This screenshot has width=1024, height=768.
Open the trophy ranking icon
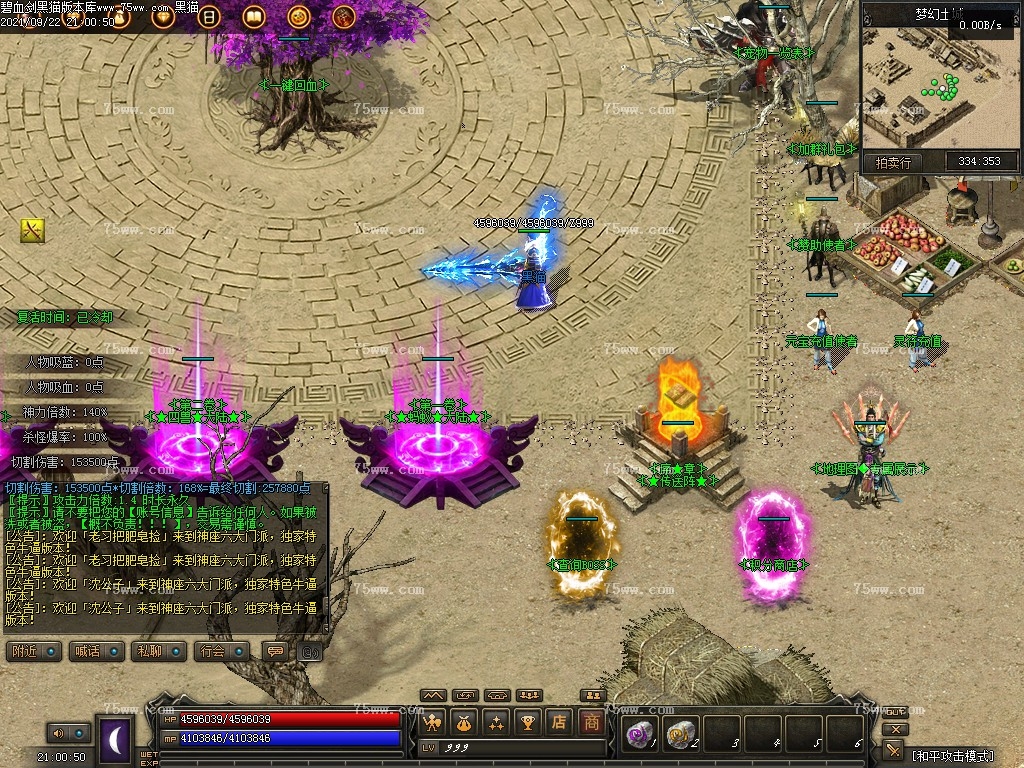point(528,721)
